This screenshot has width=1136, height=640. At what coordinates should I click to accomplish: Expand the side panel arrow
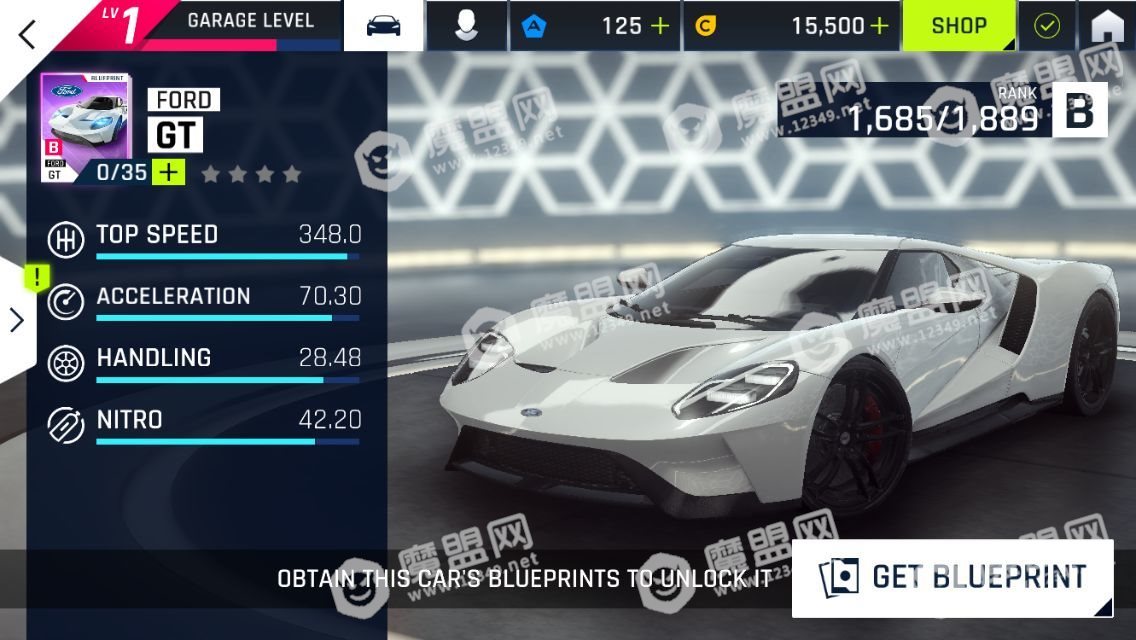[x=17, y=320]
